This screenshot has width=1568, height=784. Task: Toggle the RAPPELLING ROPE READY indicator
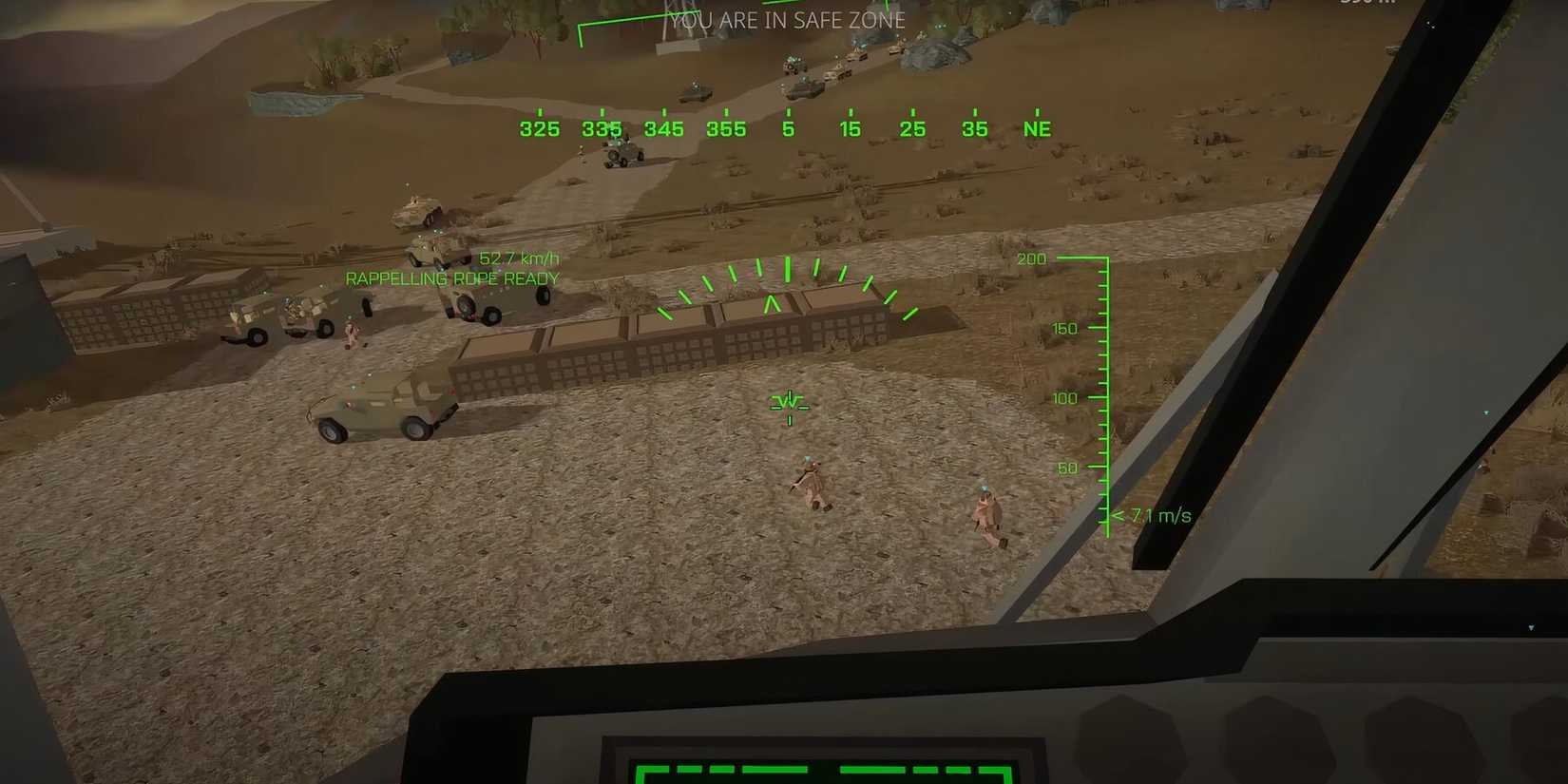tap(452, 278)
